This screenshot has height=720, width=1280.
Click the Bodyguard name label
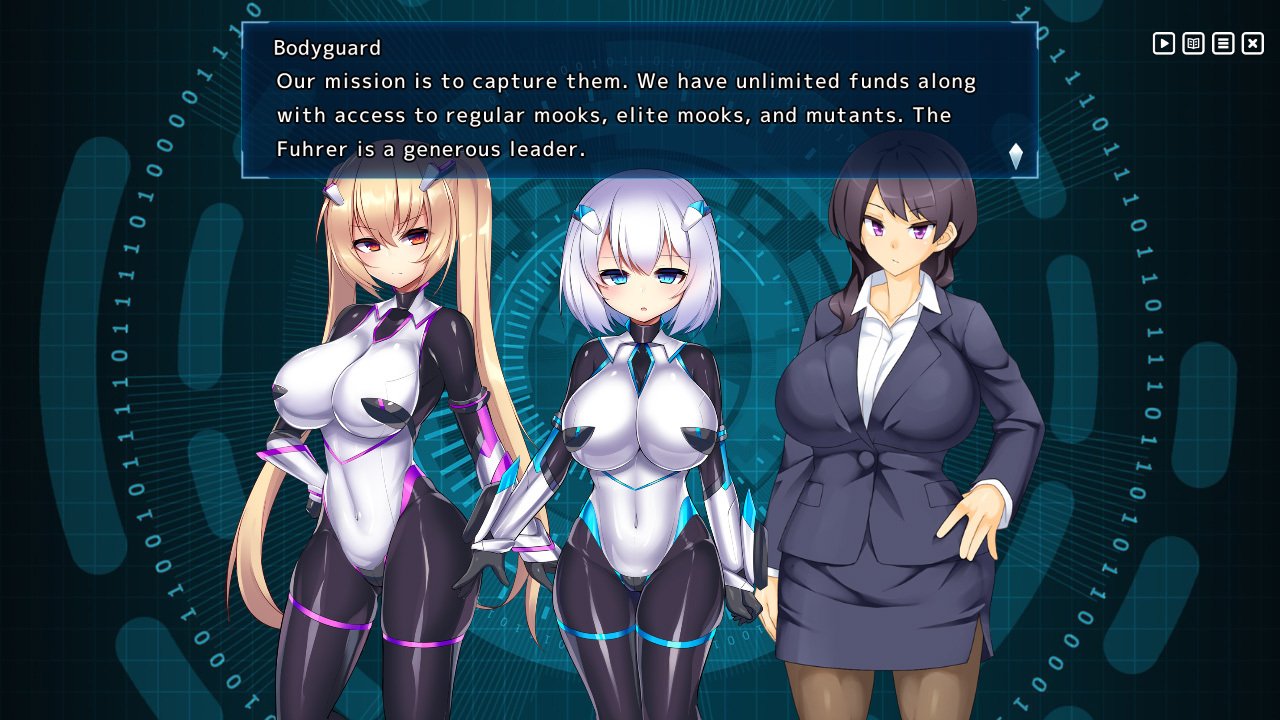tap(328, 47)
